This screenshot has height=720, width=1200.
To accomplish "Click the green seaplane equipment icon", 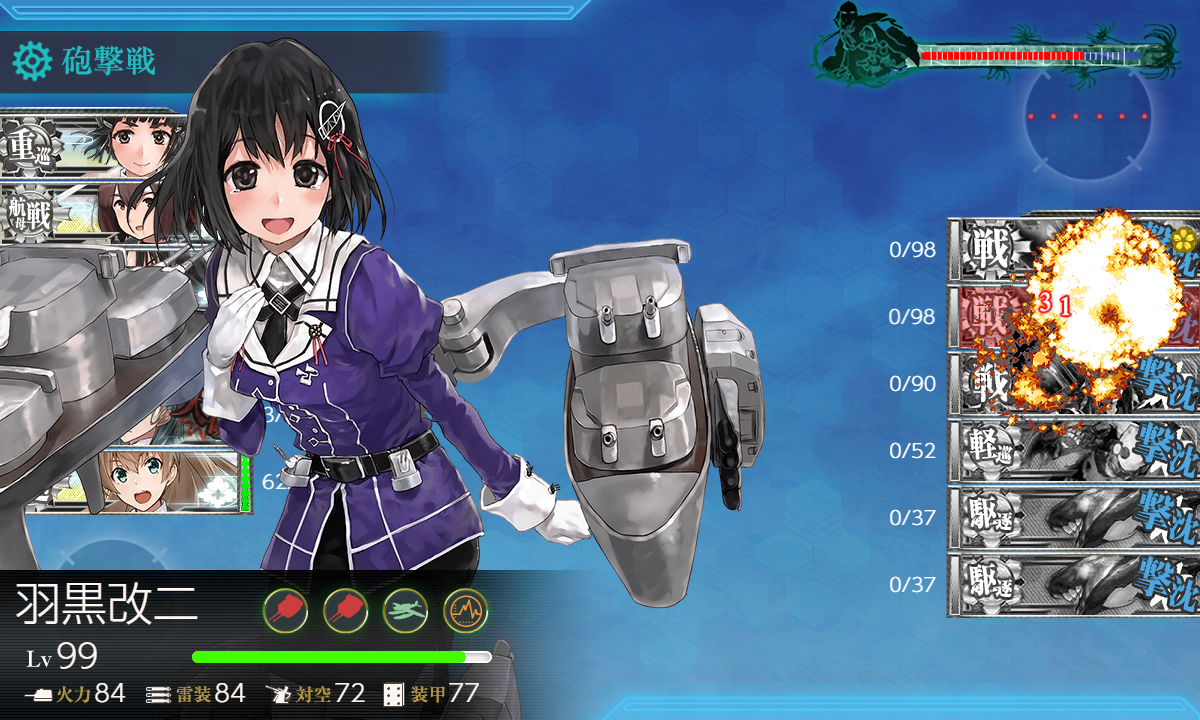I will [405, 607].
